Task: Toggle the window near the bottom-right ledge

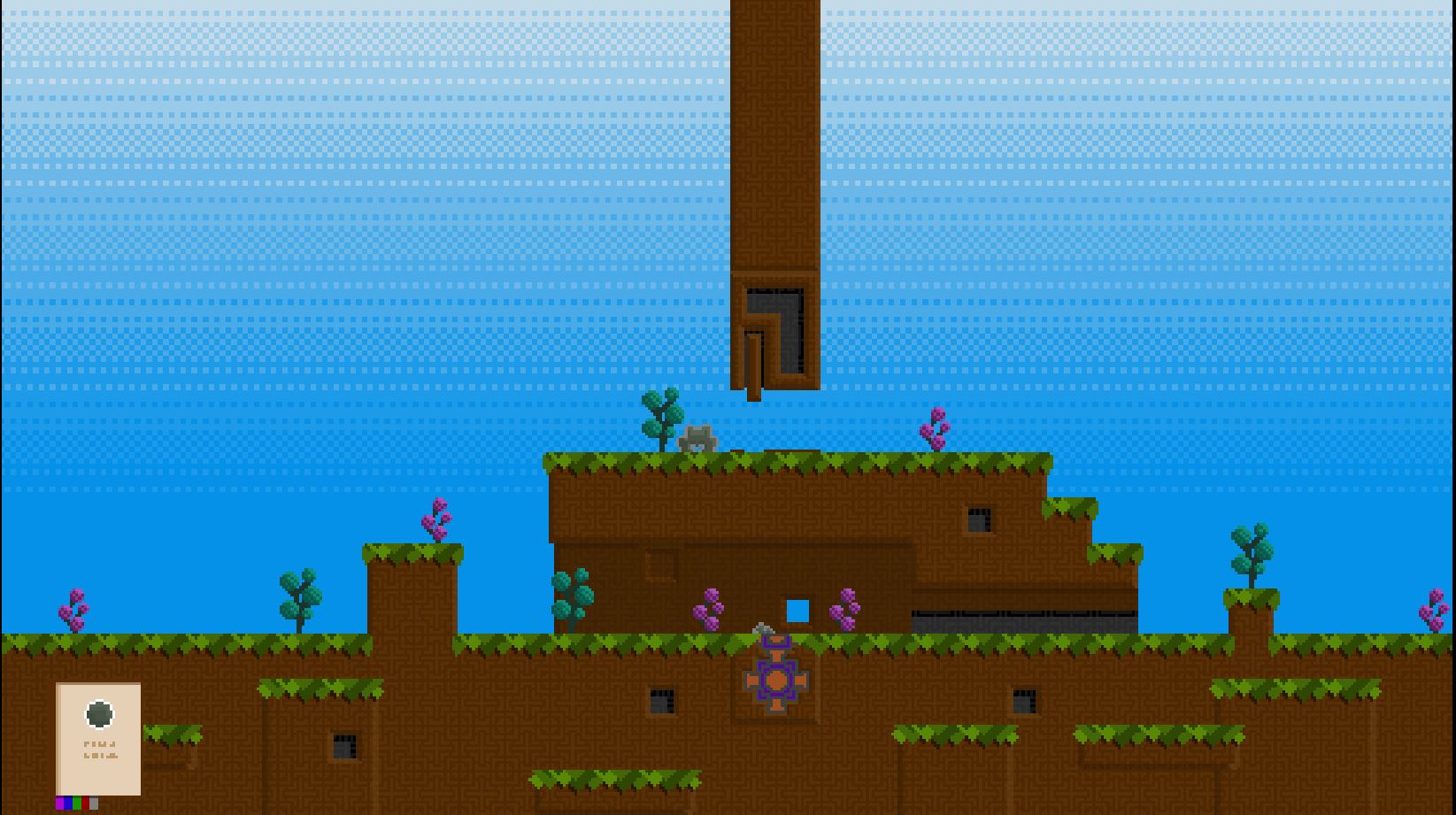Action: (x=1024, y=704)
